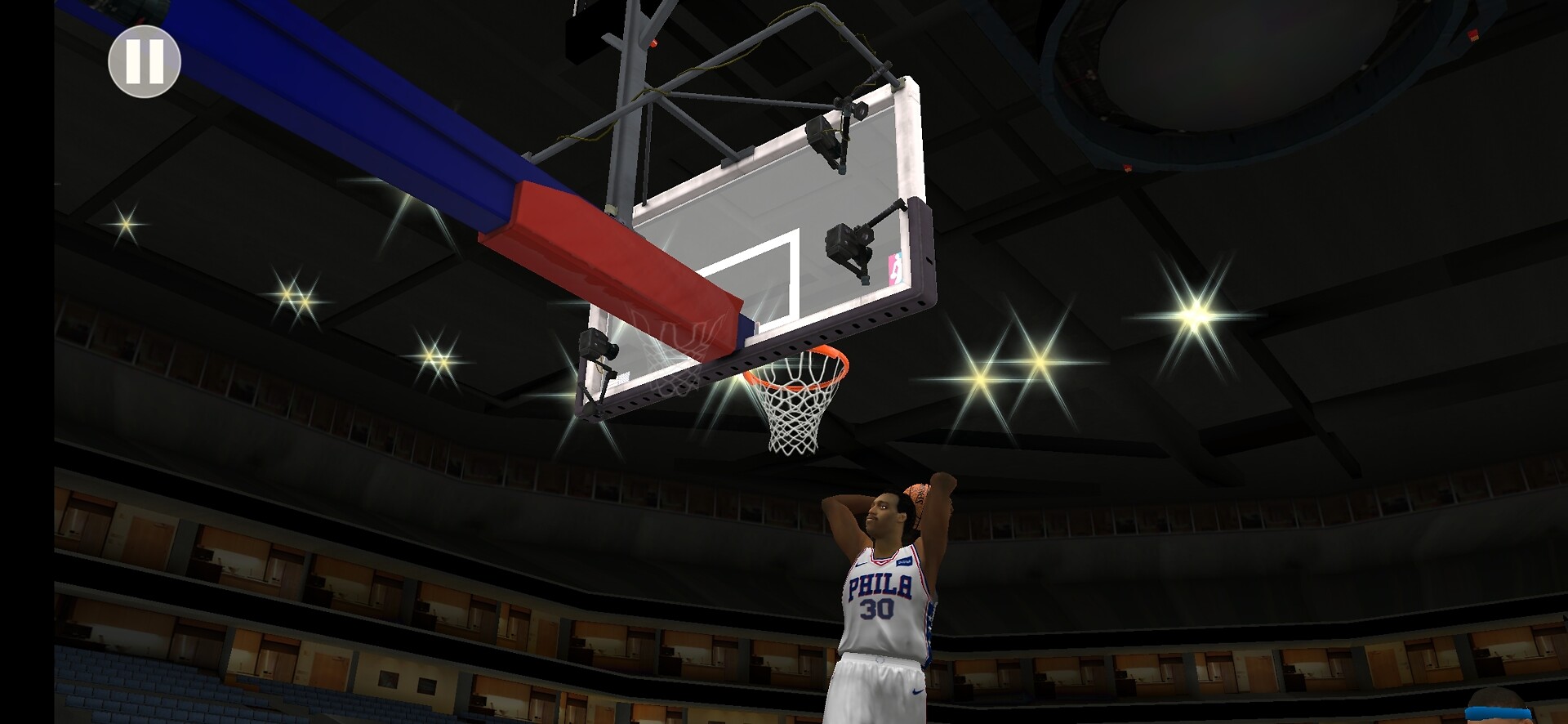Screen dimensions: 1568x724
Task: Pause the game with the pause button
Action: 145,61
